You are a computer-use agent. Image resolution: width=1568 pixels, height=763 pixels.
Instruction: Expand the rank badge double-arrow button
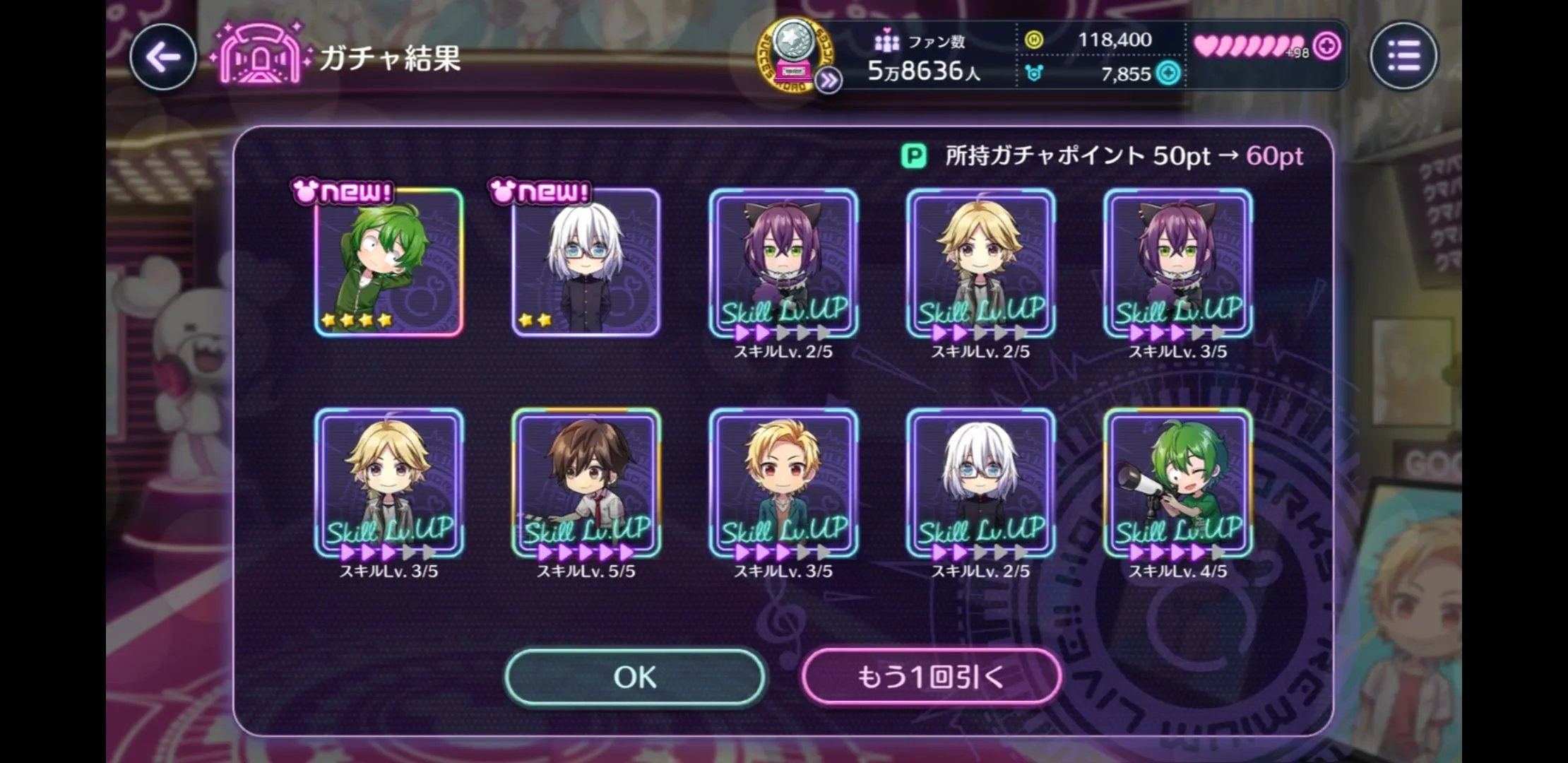pyautogui.click(x=828, y=81)
